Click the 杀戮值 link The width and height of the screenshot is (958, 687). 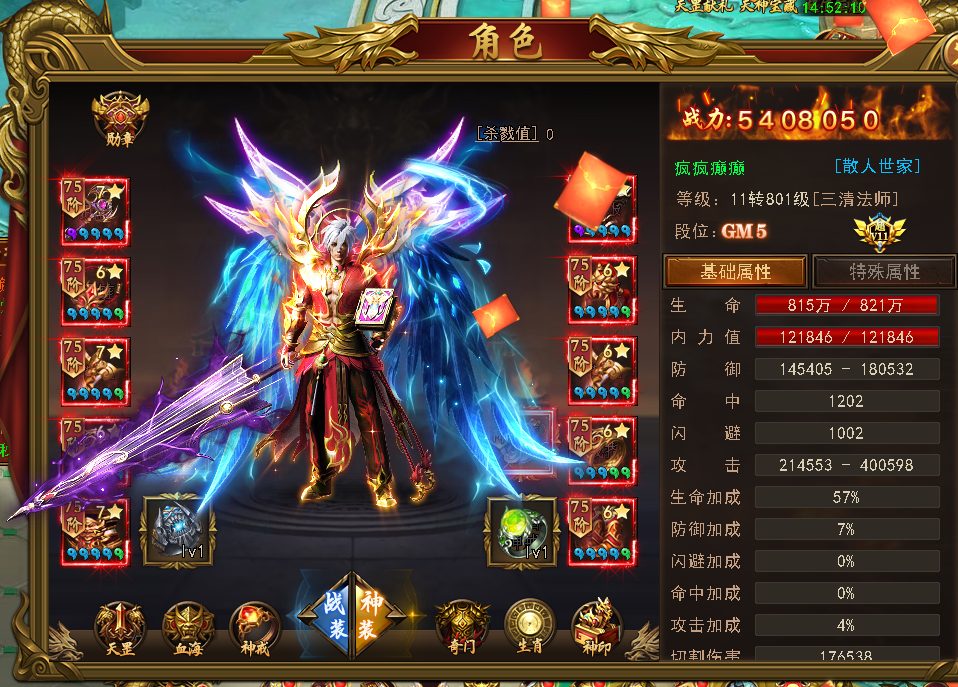tap(507, 133)
